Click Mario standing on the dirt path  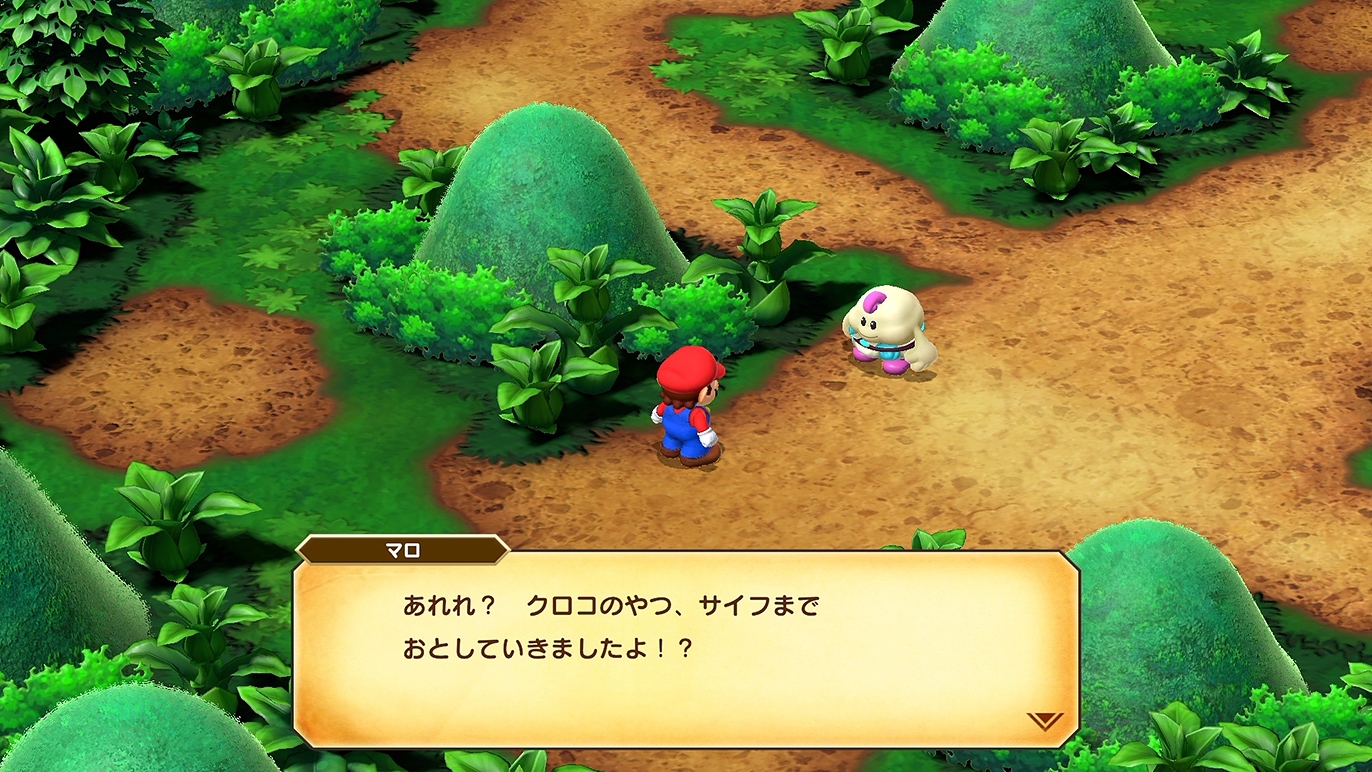point(690,410)
